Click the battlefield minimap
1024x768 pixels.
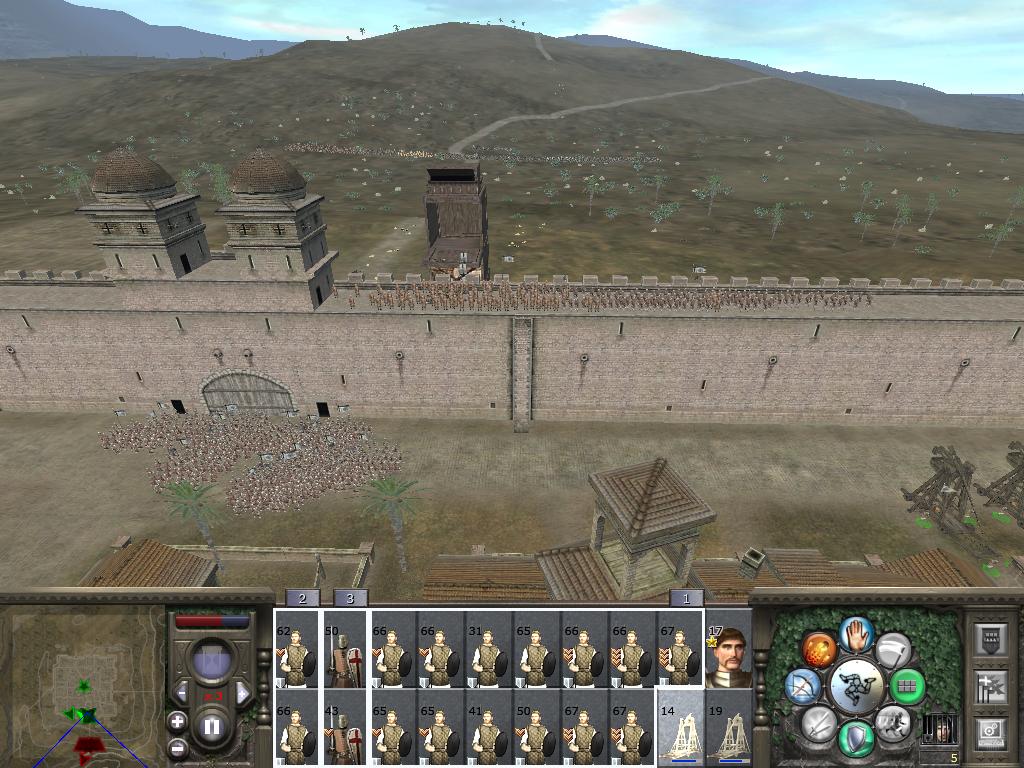[82, 685]
